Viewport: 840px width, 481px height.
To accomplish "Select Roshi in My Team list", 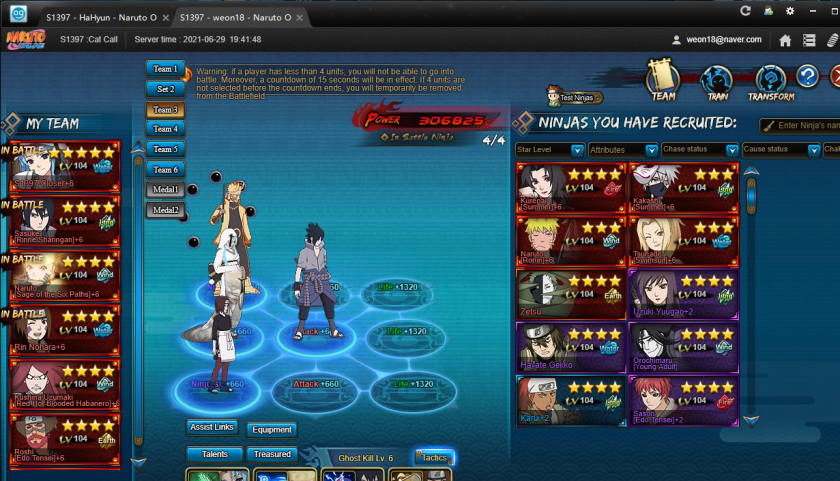I will coord(65,438).
